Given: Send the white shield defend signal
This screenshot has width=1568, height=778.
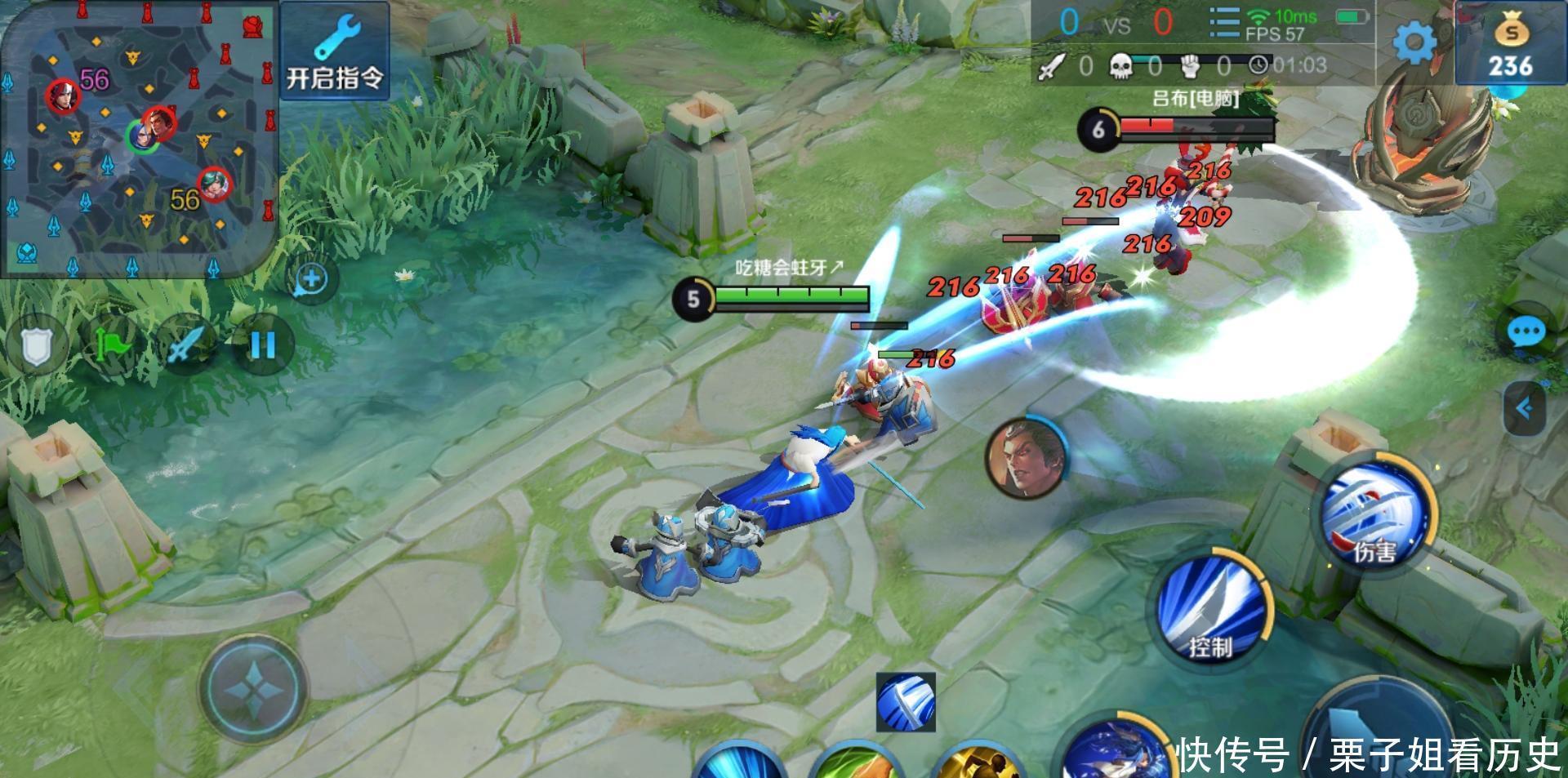Looking at the screenshot, I should point(34,346).
